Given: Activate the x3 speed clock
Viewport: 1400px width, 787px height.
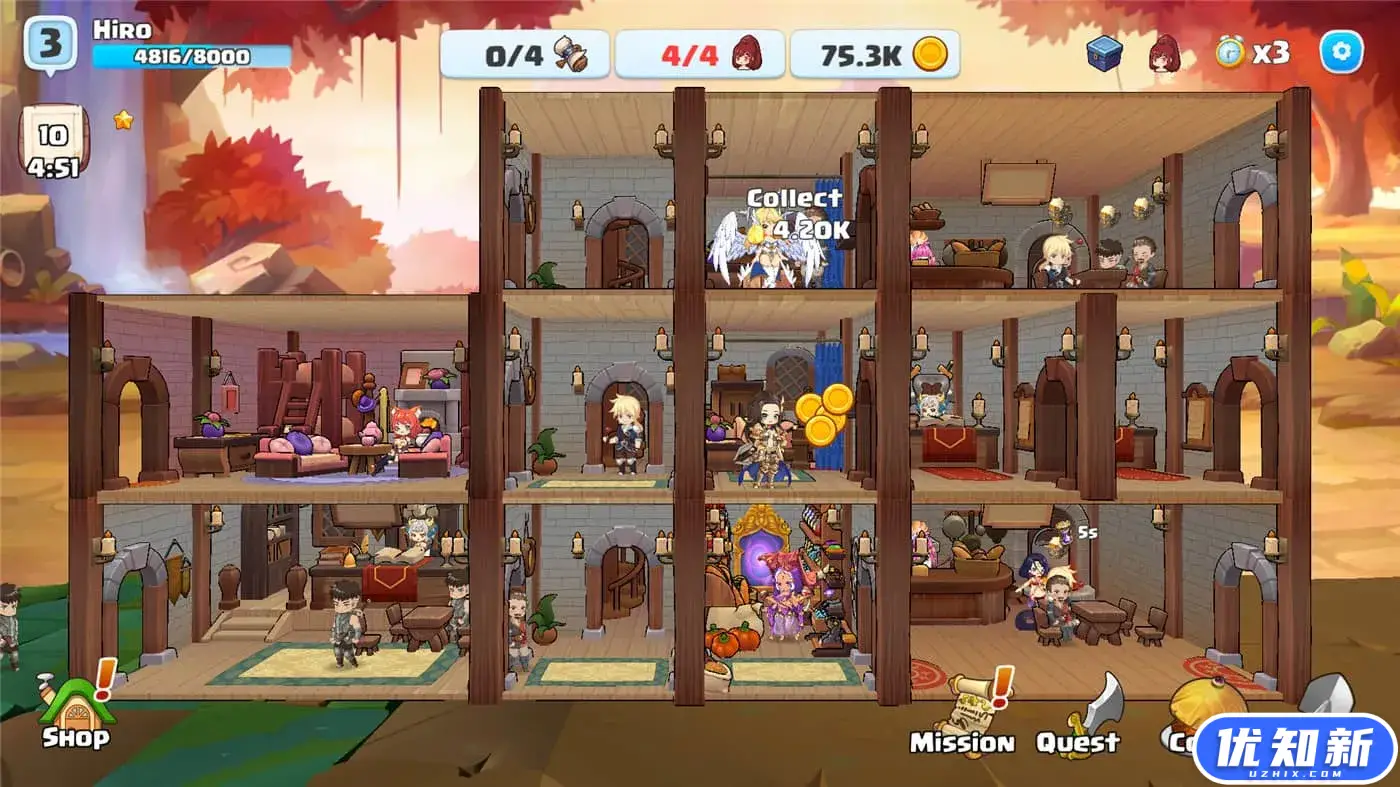Looking at the screenshot, I should point(1252,53).
